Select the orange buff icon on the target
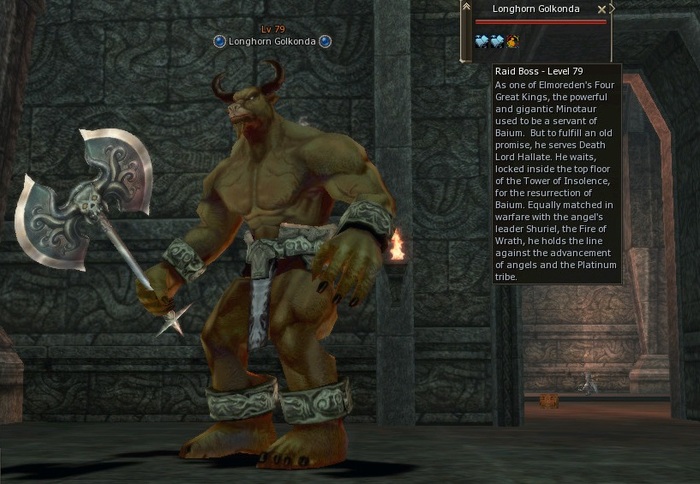Image resolution: width=700 pixels, height=484 pixels. coord(511,41)
